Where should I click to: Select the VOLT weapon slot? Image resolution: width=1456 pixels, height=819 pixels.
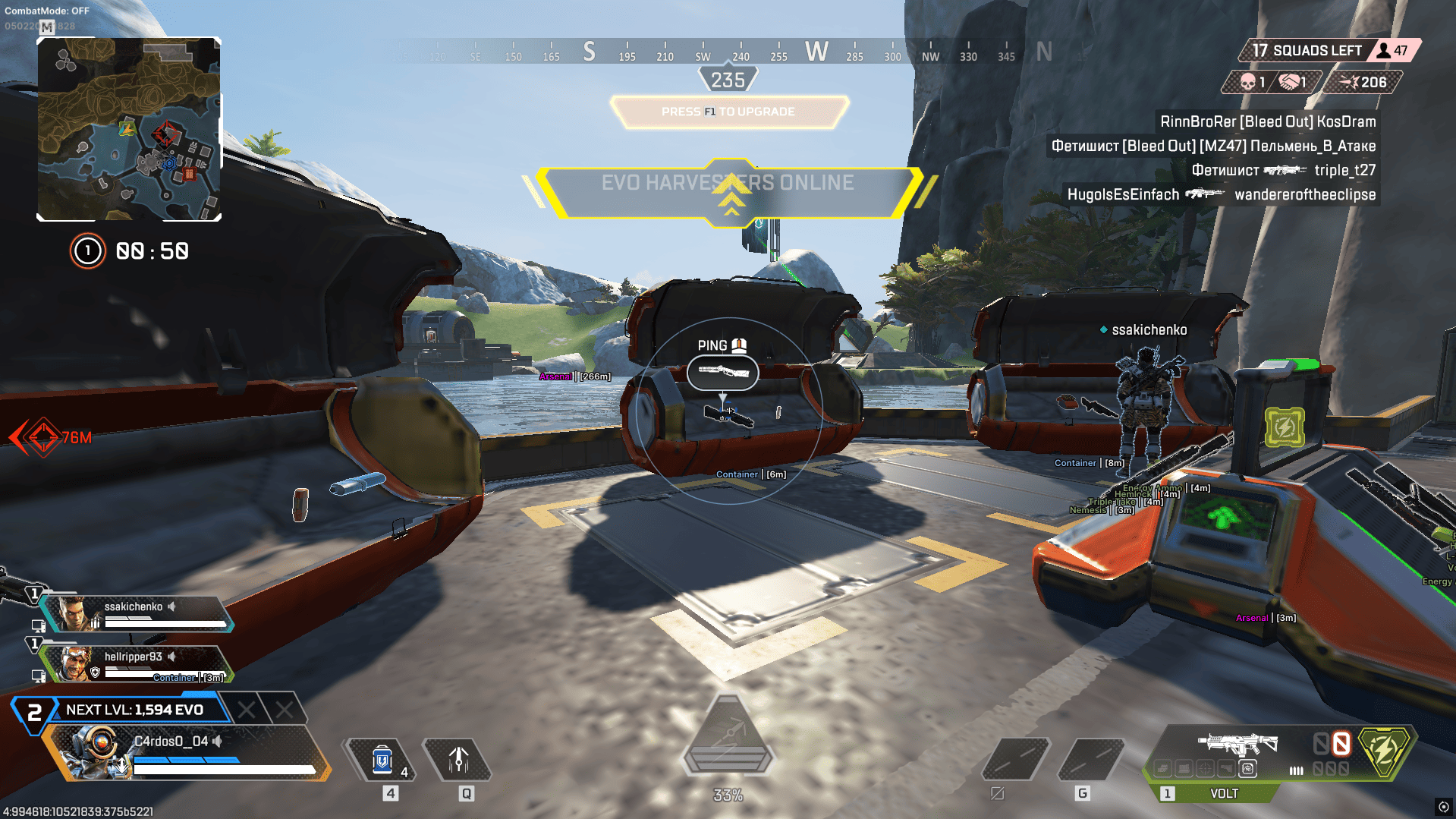pyautogui.click(x=1223, y=793)
